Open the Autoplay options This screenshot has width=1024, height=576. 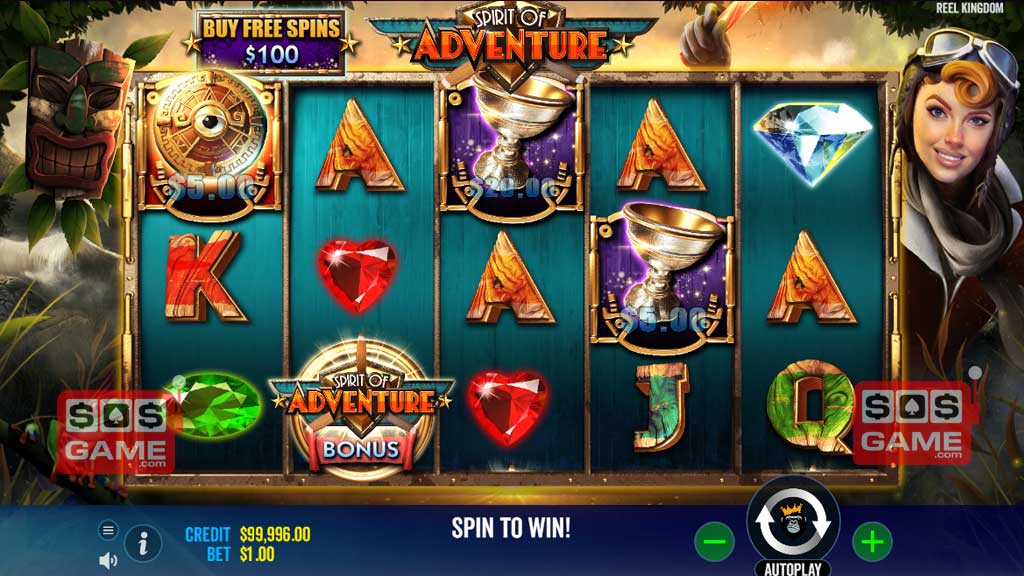click(x=793, y=568)
